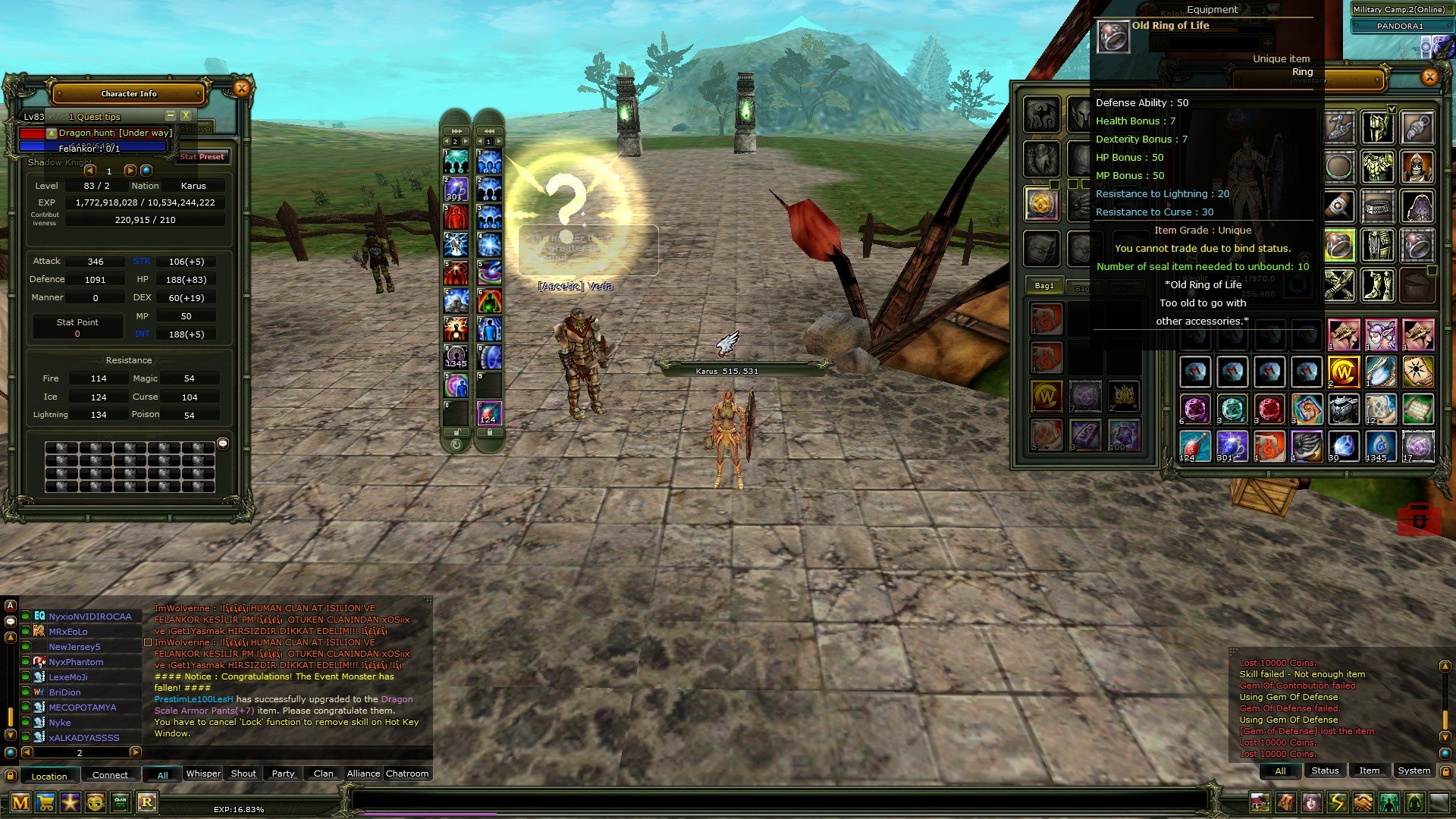The height and width of the screenshot is (819, 1456).
Task: Switch chat to the Shout tab
Action: [243, 773]
